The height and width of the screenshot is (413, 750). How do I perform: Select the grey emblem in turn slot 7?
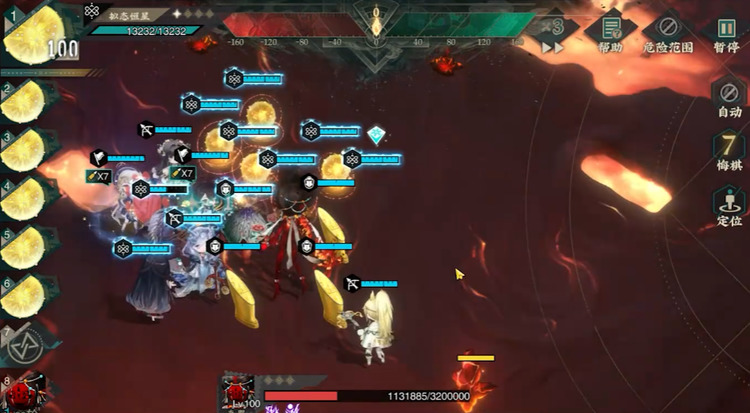point(26,343)
